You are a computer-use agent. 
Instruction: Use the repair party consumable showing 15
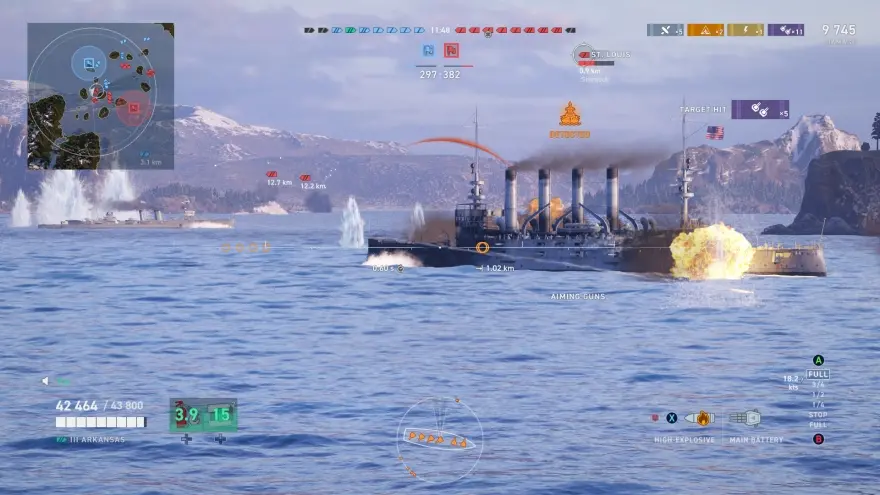coord(220,414)
